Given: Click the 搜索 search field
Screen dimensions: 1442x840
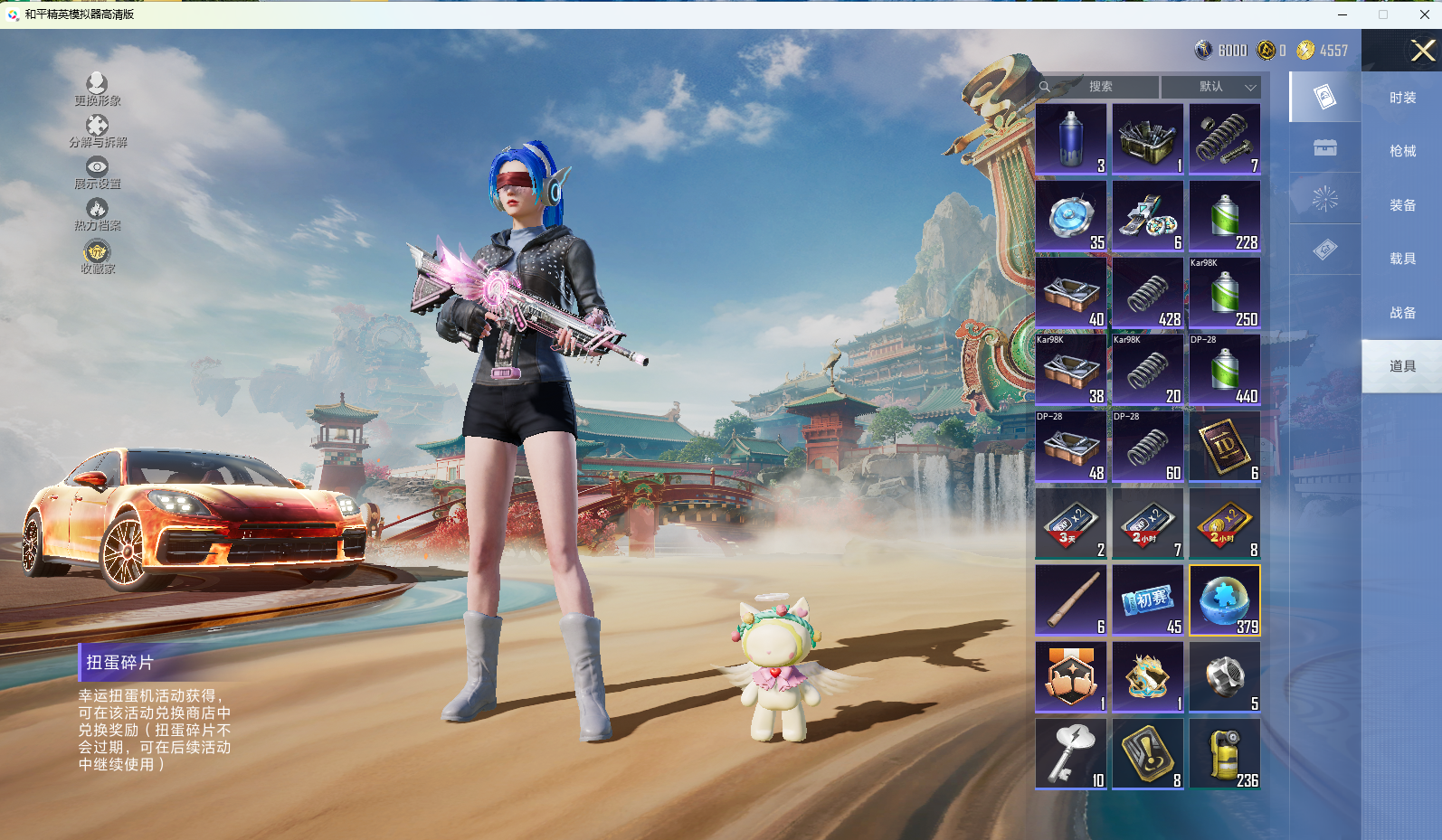Looking at the screenshot, I should (x=1100, y=87).
